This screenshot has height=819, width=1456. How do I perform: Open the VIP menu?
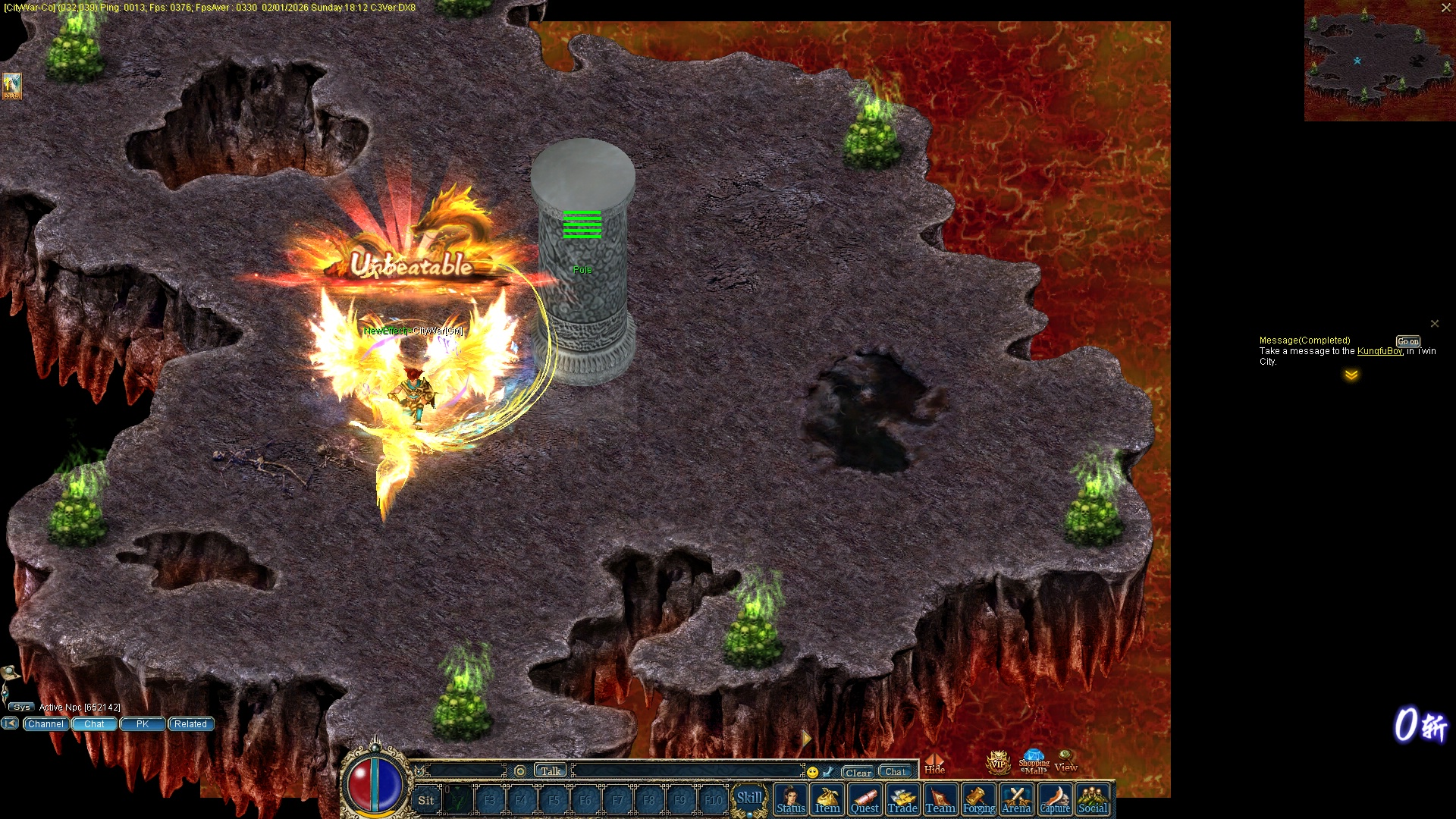[998, 762]
